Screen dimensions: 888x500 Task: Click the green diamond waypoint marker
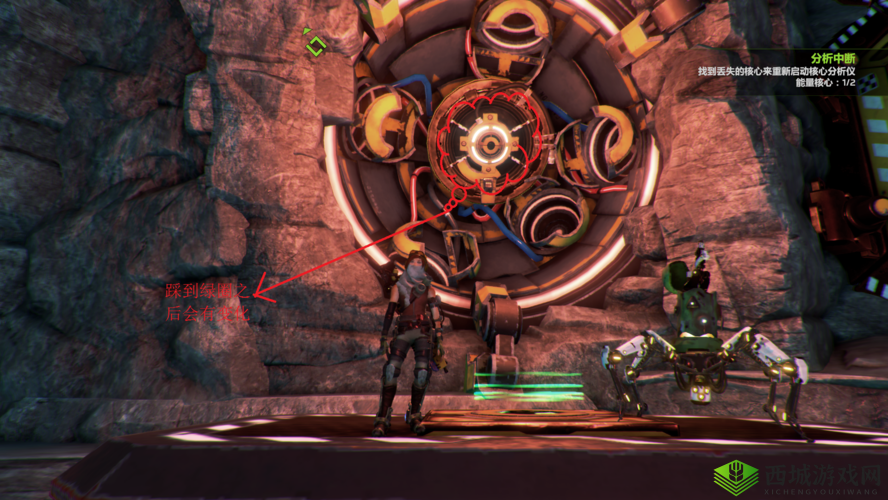click(316, 45)
